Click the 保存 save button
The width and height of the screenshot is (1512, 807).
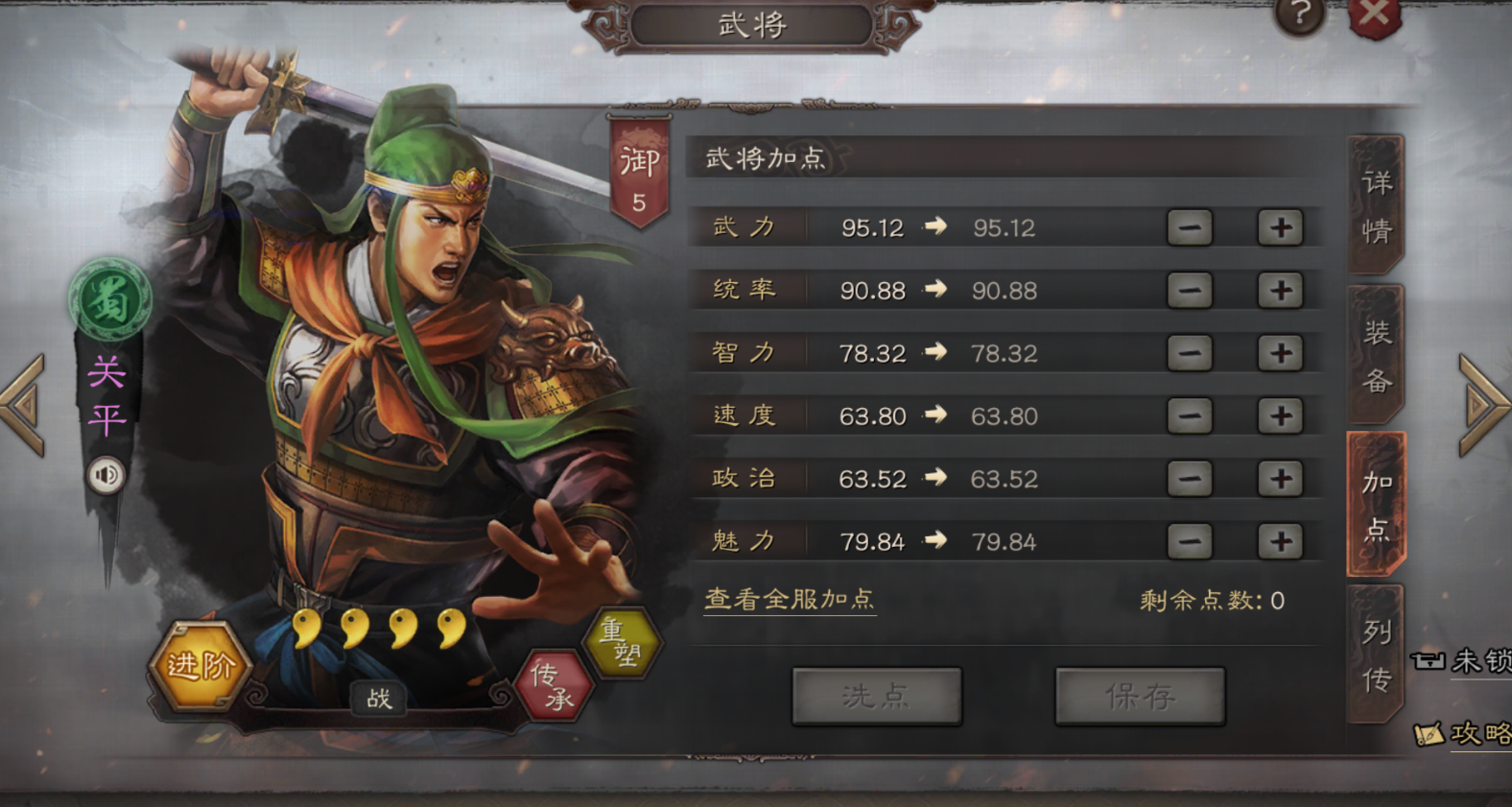pos(1140,696)
